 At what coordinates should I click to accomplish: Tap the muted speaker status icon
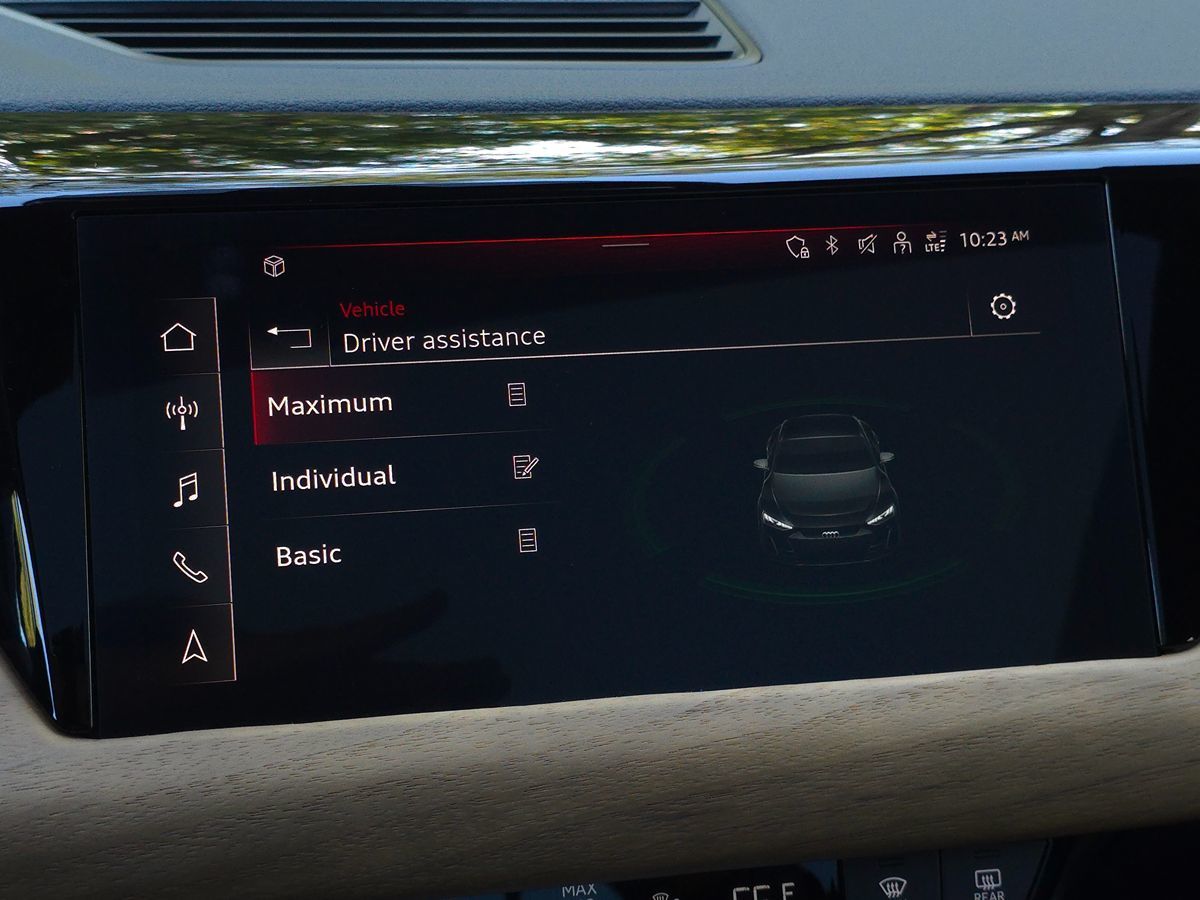coord(866,243)
